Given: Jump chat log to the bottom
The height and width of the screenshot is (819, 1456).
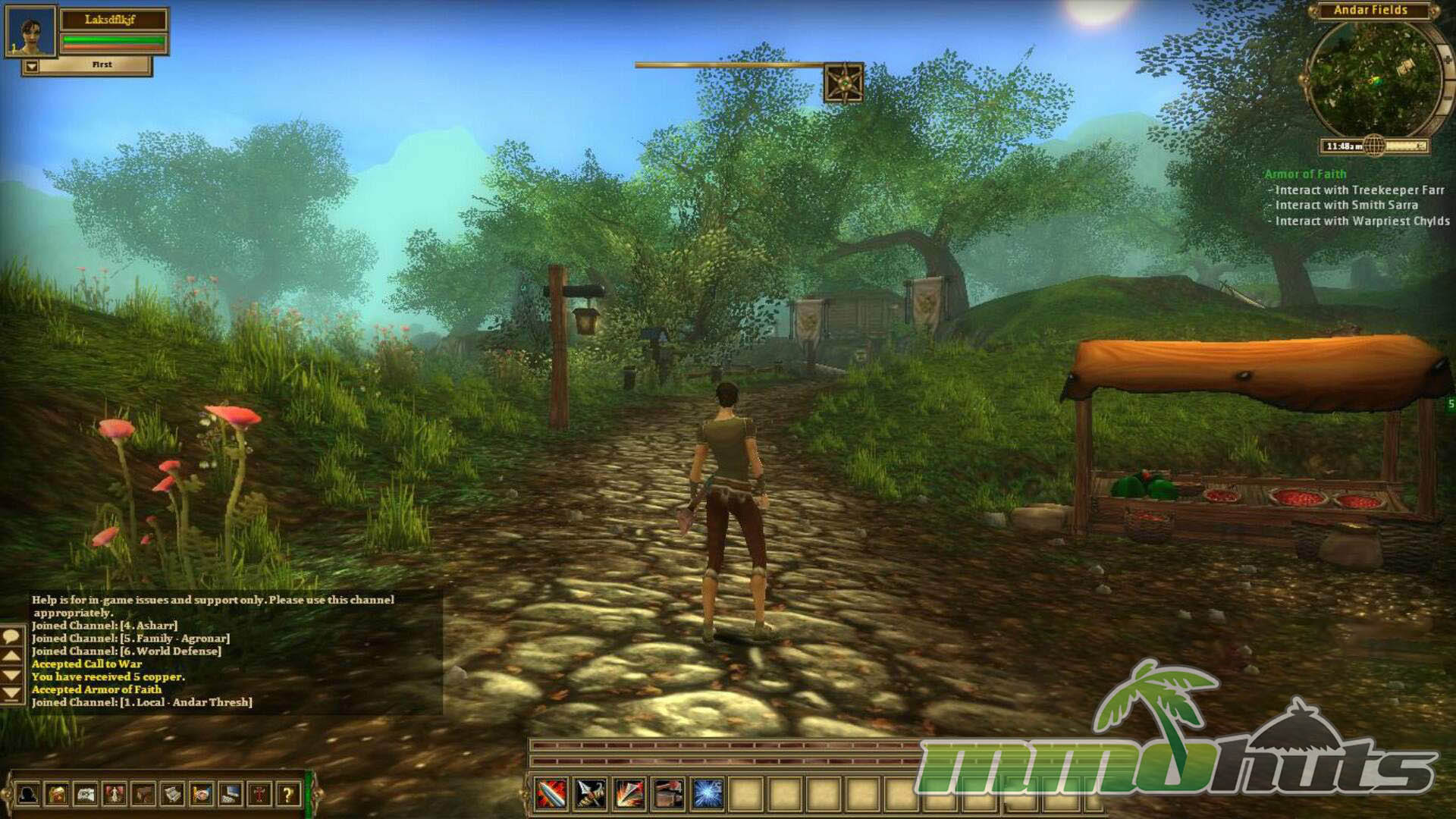Looking at the screenshot, I should point(11,693).
